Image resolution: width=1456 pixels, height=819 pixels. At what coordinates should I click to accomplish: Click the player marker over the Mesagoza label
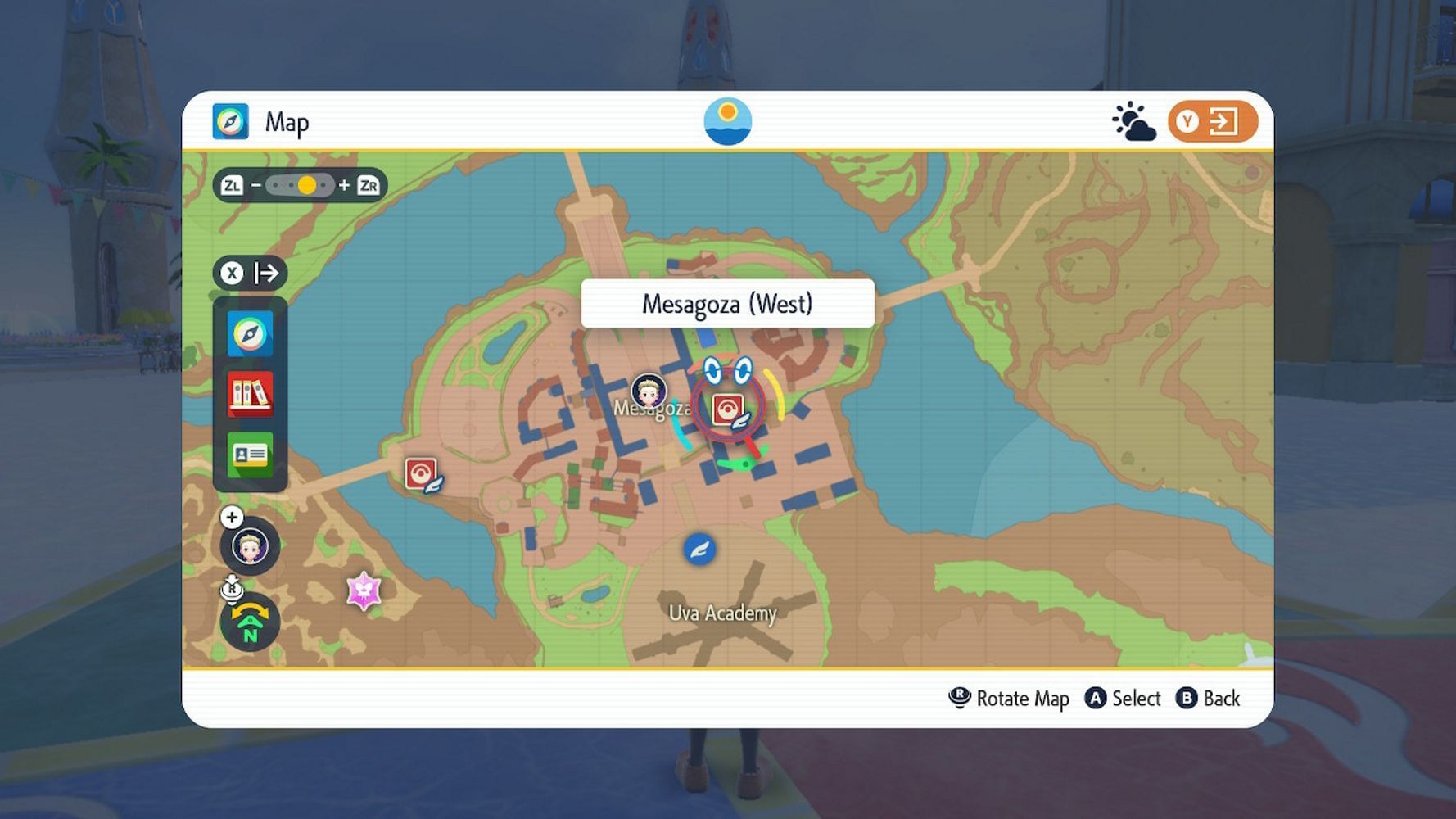point(649,391)
